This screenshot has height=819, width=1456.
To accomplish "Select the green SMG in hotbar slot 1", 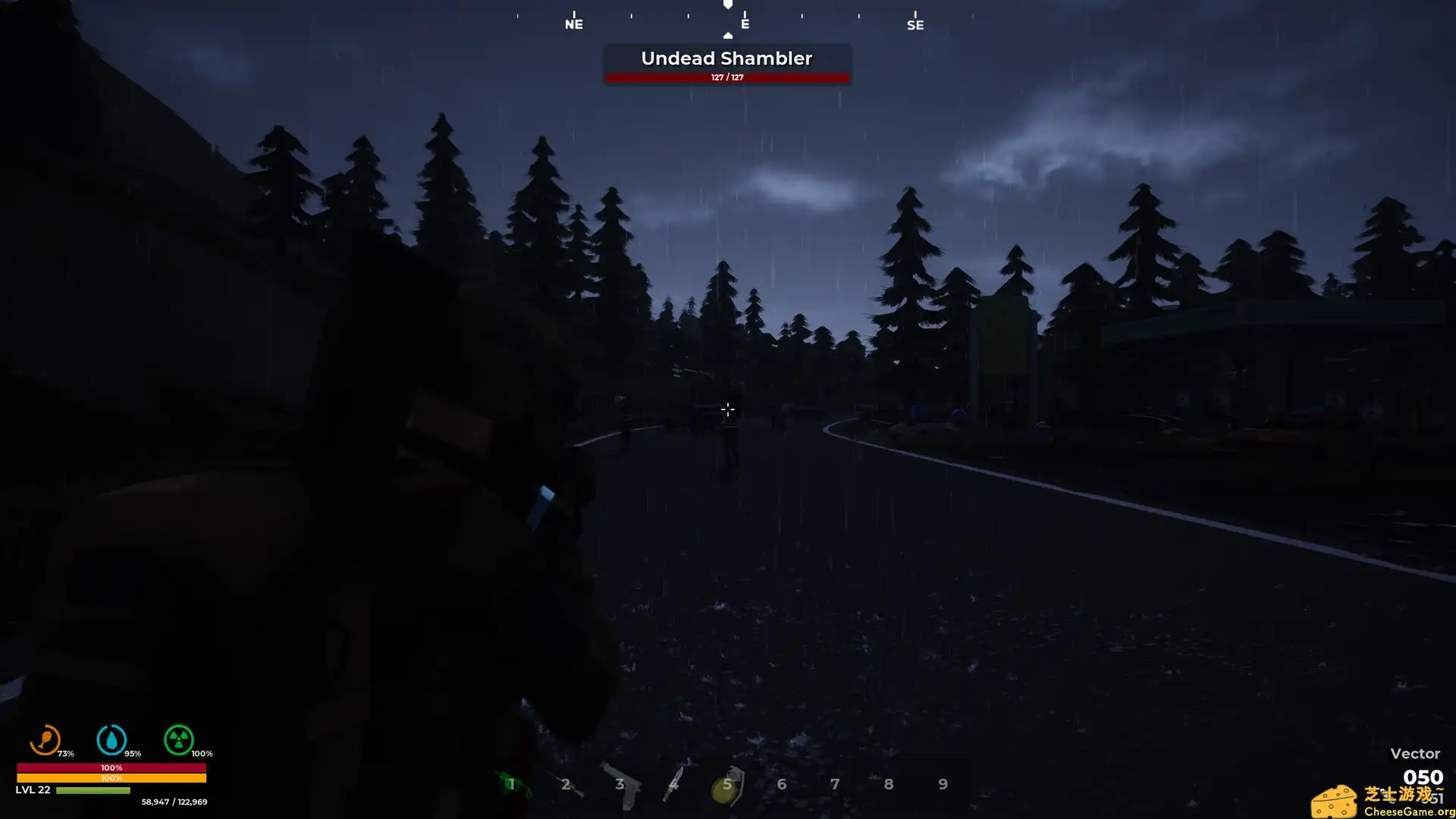I will (512, 783).
